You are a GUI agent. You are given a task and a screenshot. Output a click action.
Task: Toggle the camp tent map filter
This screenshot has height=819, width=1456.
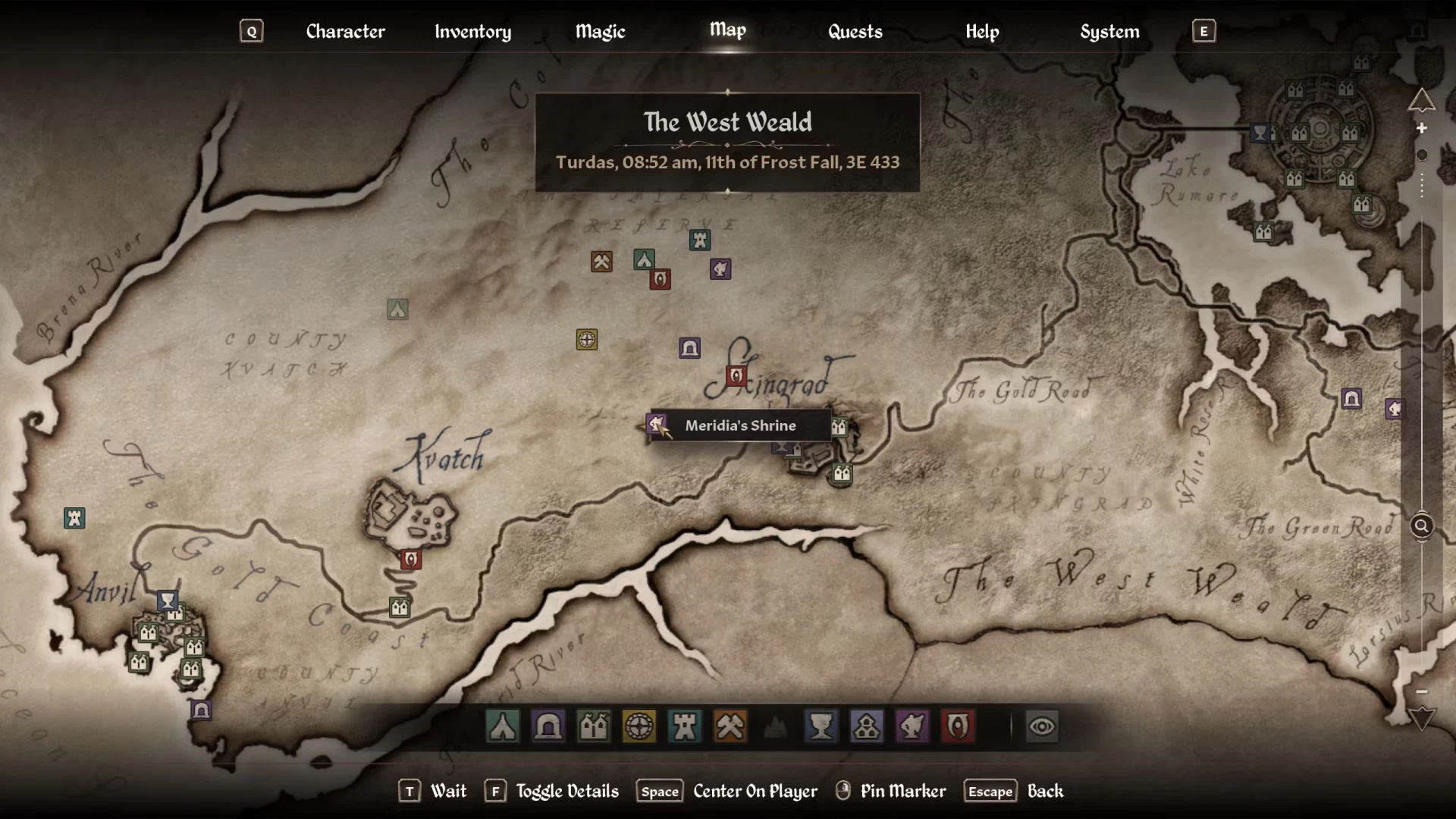pyautogui.click(x=503, y=726)
